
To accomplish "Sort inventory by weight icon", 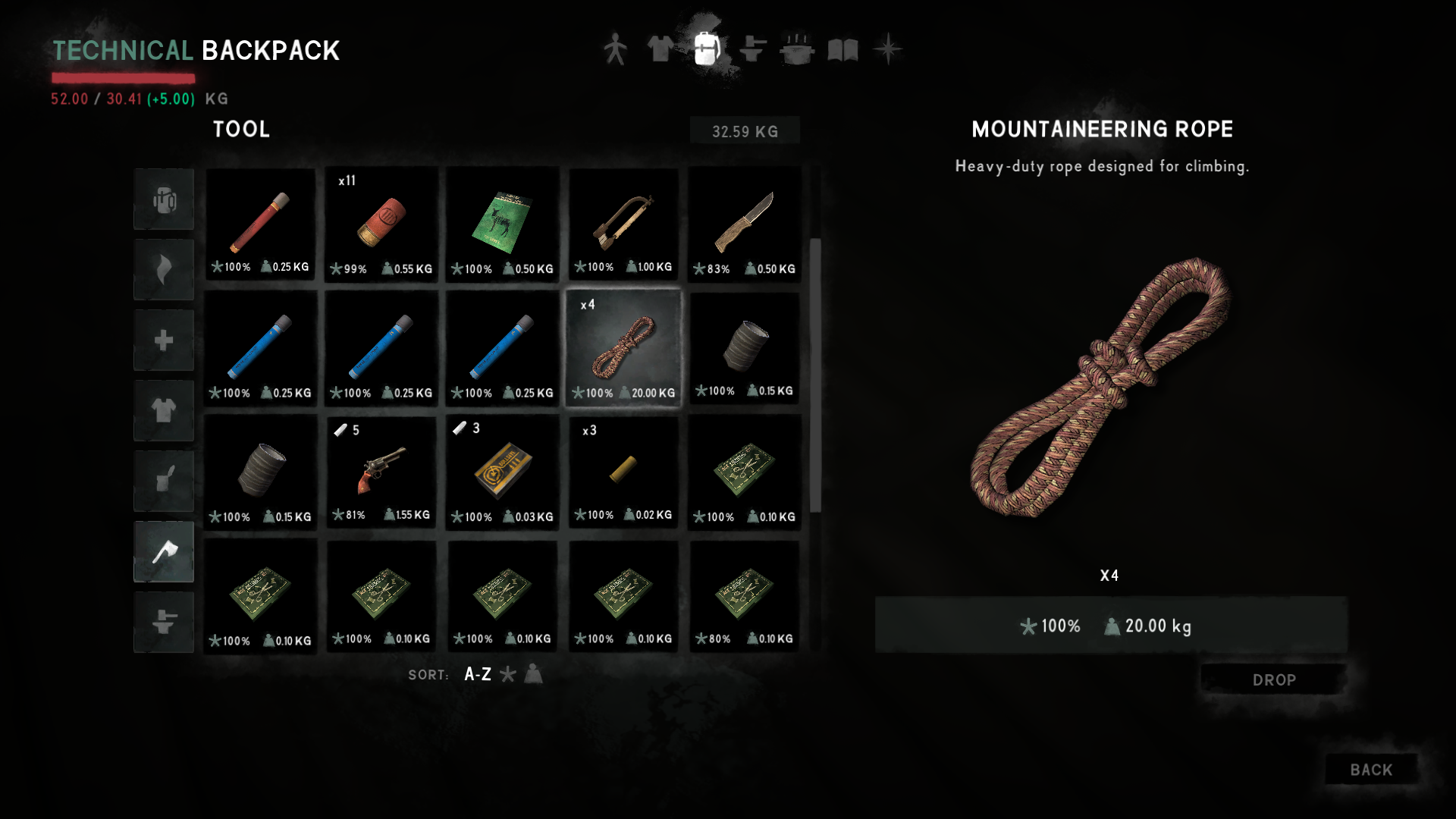I will point(534,674).
